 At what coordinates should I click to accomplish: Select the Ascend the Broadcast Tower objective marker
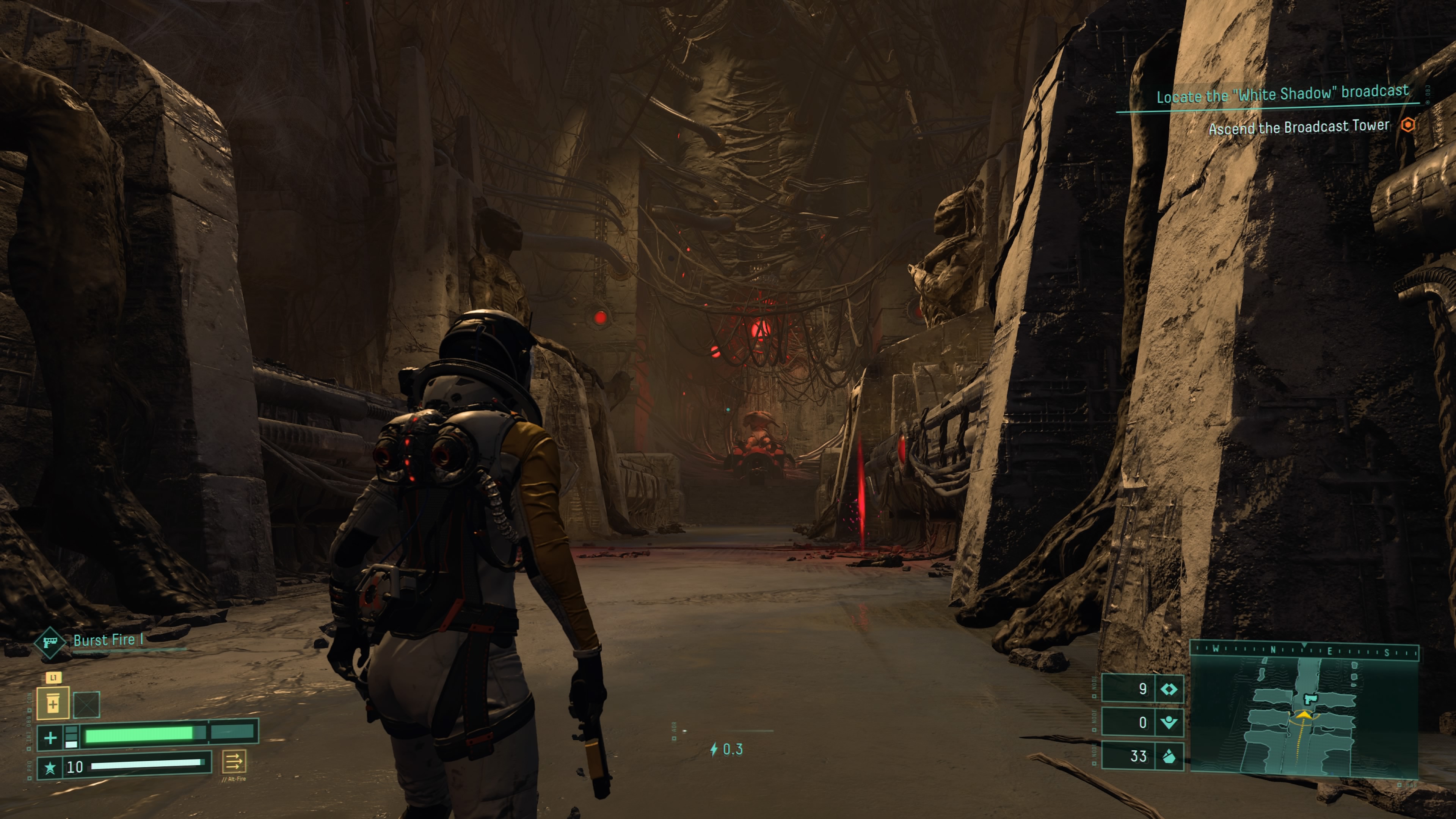pos(1407,125)
